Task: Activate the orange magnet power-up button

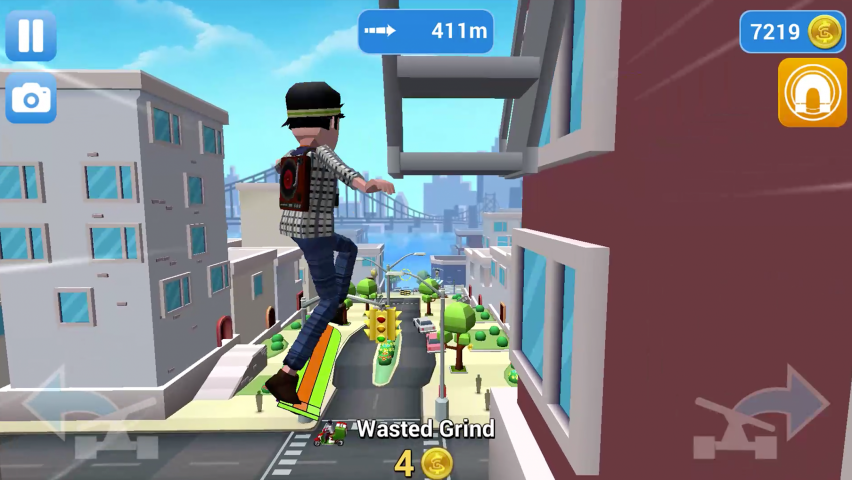Action: (x=811, y=93)
